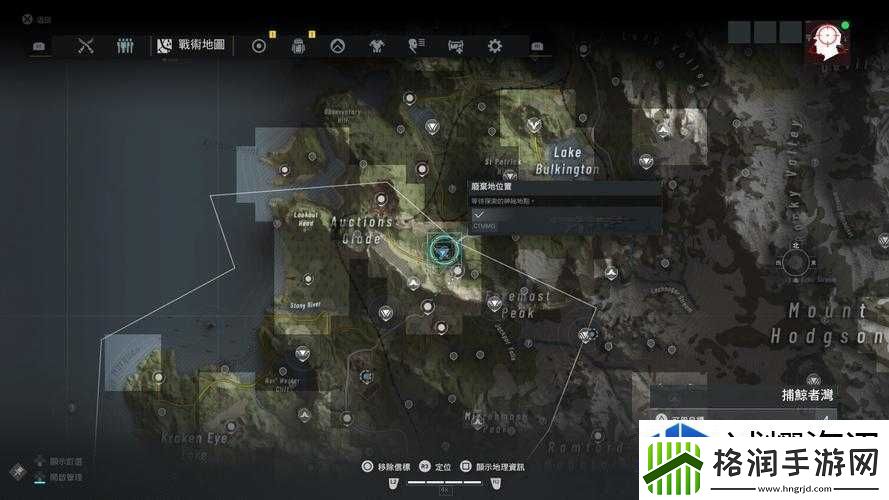Viewport: 889px width, 500px height.
Task: Click the player avatar portrait
Action: [x=828, y=41]
